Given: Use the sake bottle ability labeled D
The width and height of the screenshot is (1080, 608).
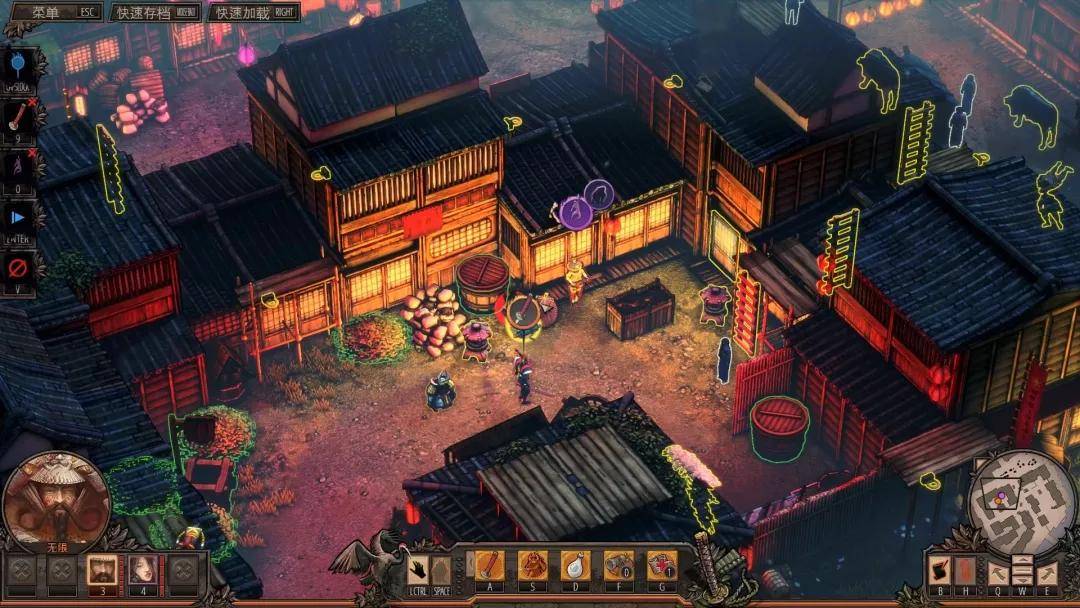Looking at the screenshot, I should [x=575, y=566].
